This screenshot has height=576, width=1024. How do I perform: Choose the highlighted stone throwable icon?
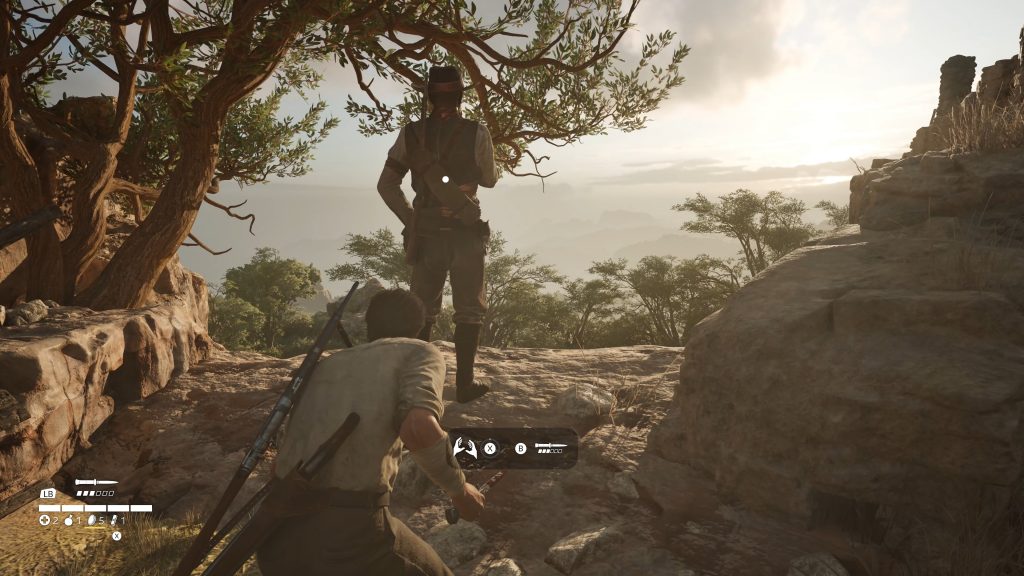(x=92, y=520)
